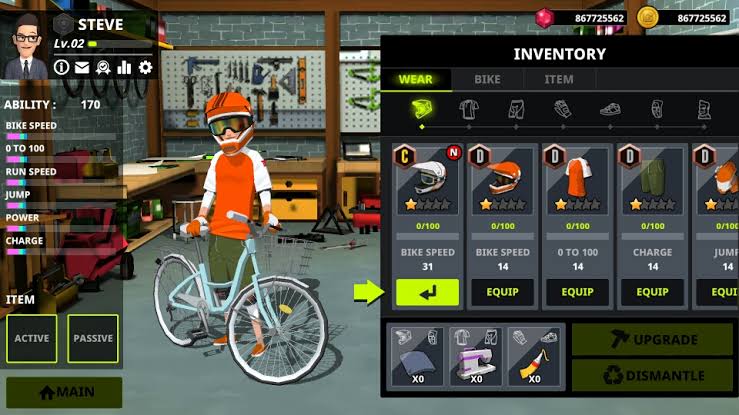Equip the orange 0 to 100 jersey
The width and height of the screenshot is (739, 415).
pyautogui.click(x=577, y=292)
